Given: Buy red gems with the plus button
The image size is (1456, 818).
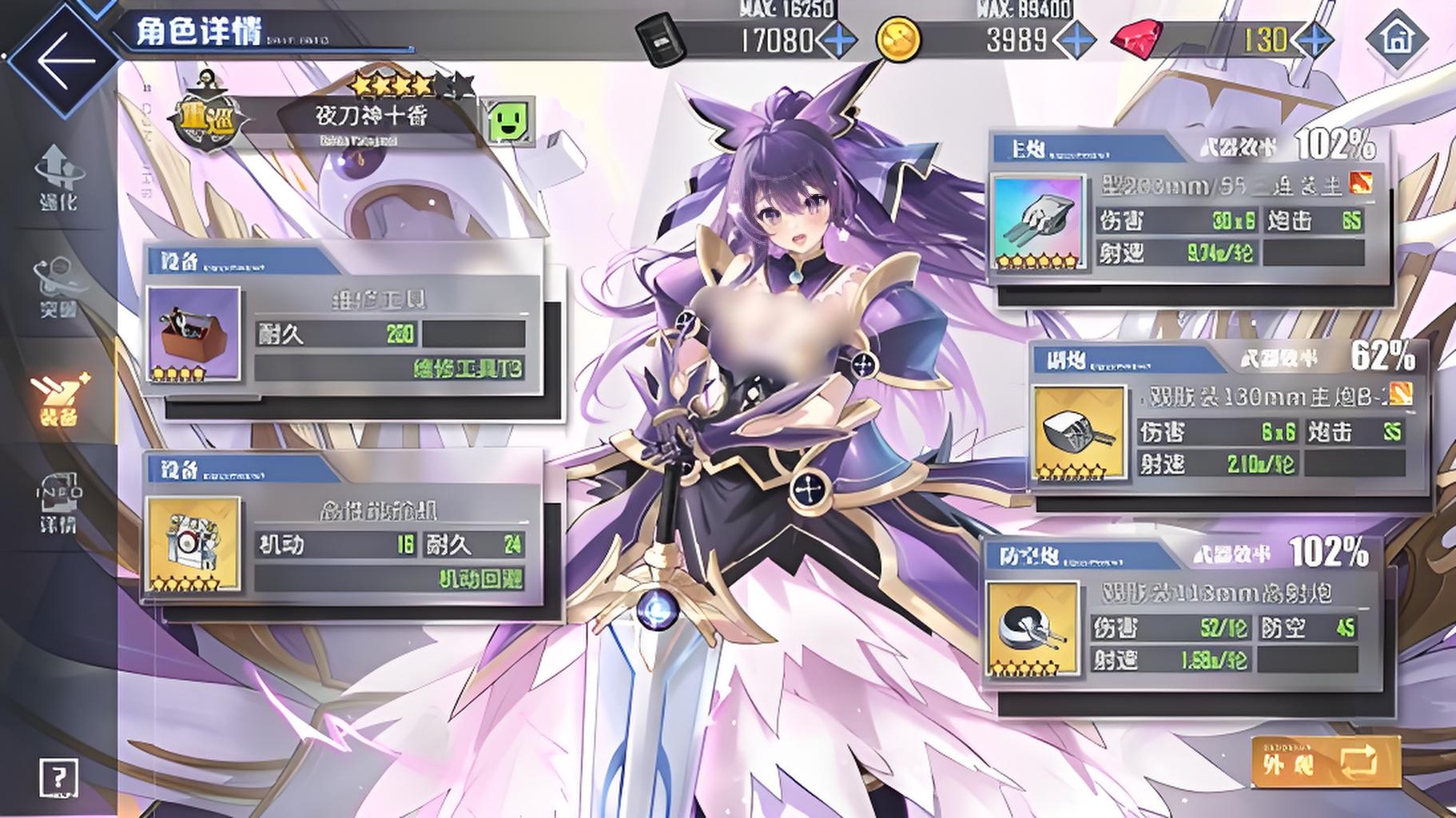Looking at the screenshot, I should click(x=1313, y=40).
